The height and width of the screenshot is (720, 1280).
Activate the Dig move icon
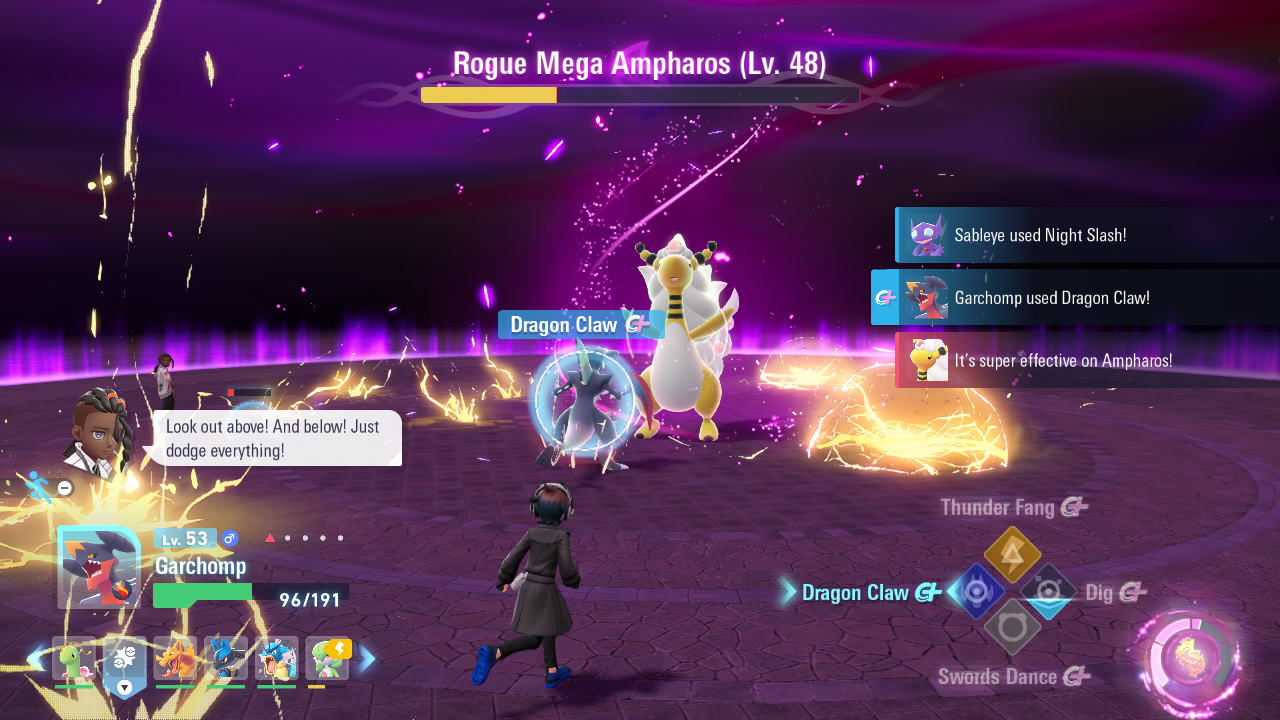coord(1048,591)
